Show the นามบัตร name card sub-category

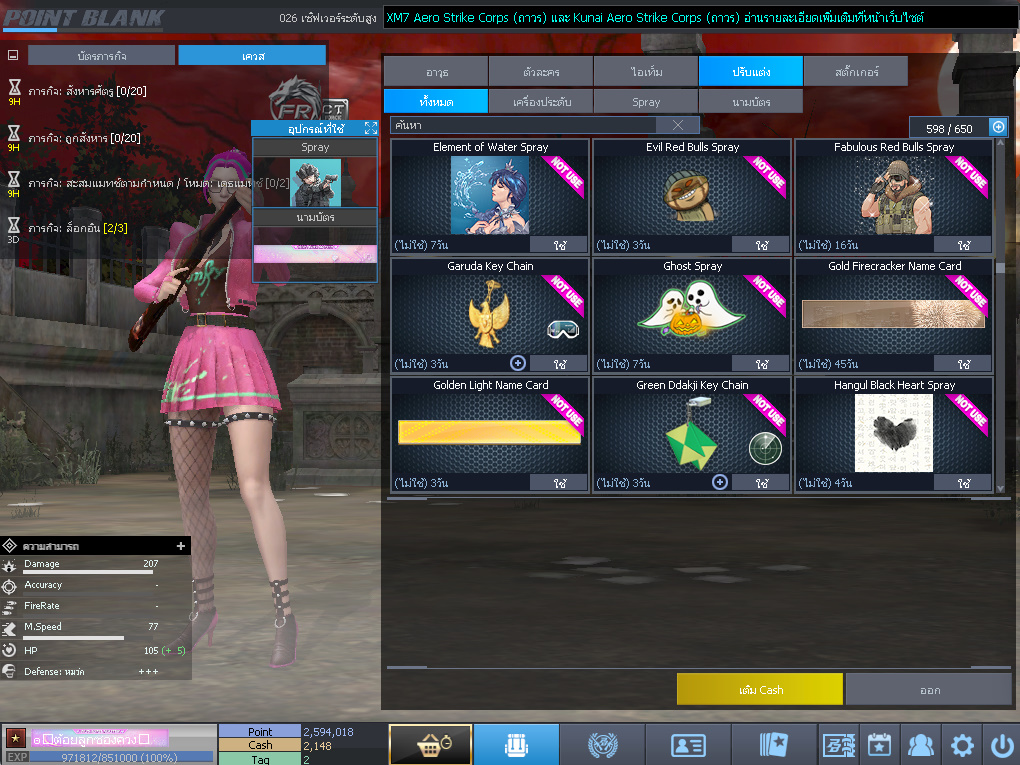(750, 102)
